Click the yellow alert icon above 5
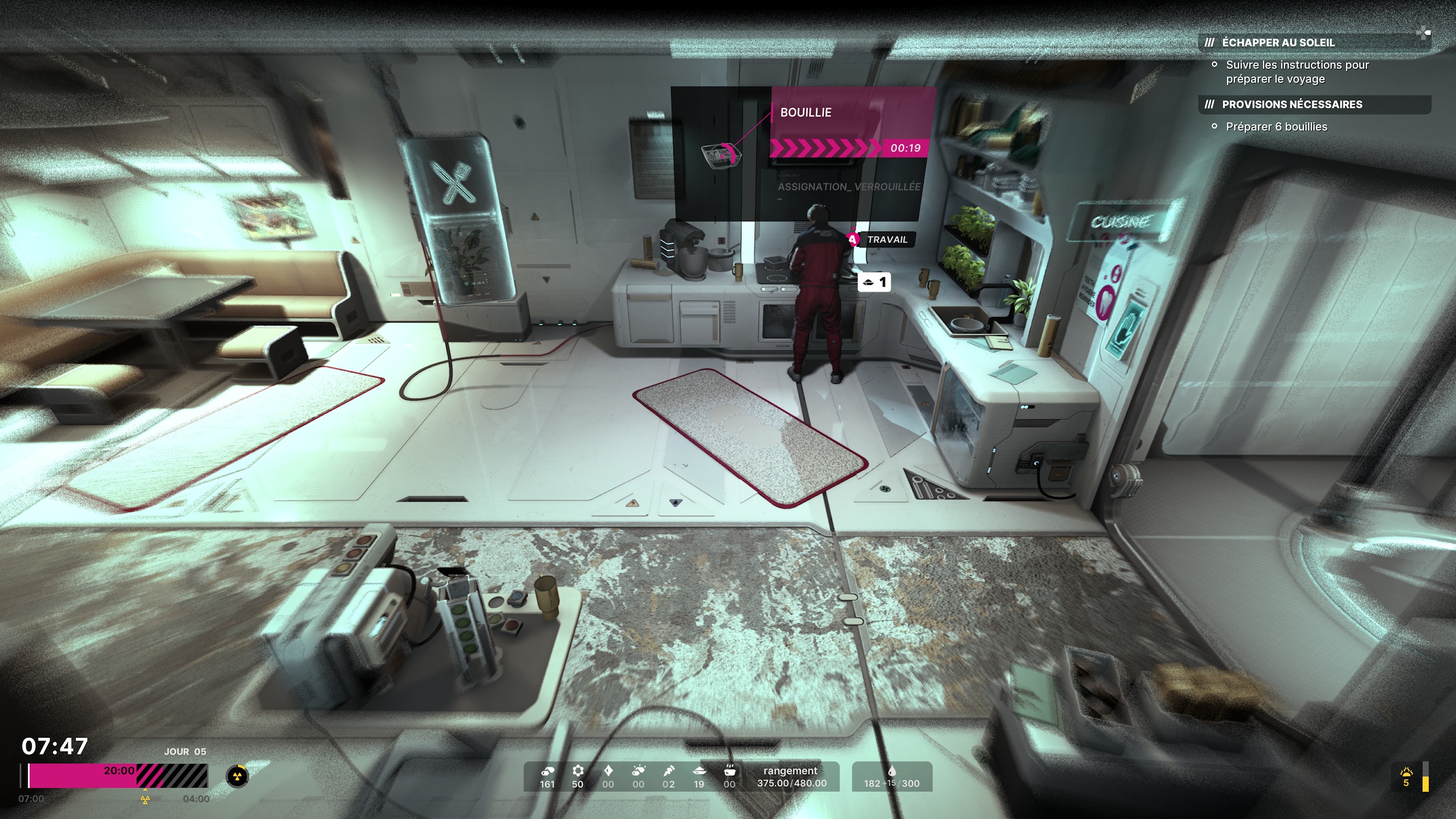Image resolution: width=1456 pixels, height=819 pixels. (1406, 772)
